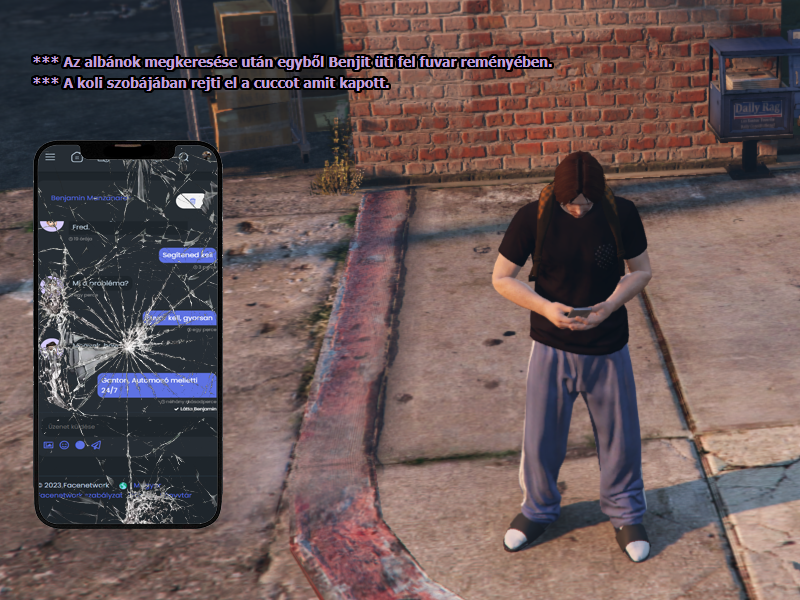Select the "Mi a probléma?" message bubble
This screenshot has width=800, height=600.
[x=100, y=284]
